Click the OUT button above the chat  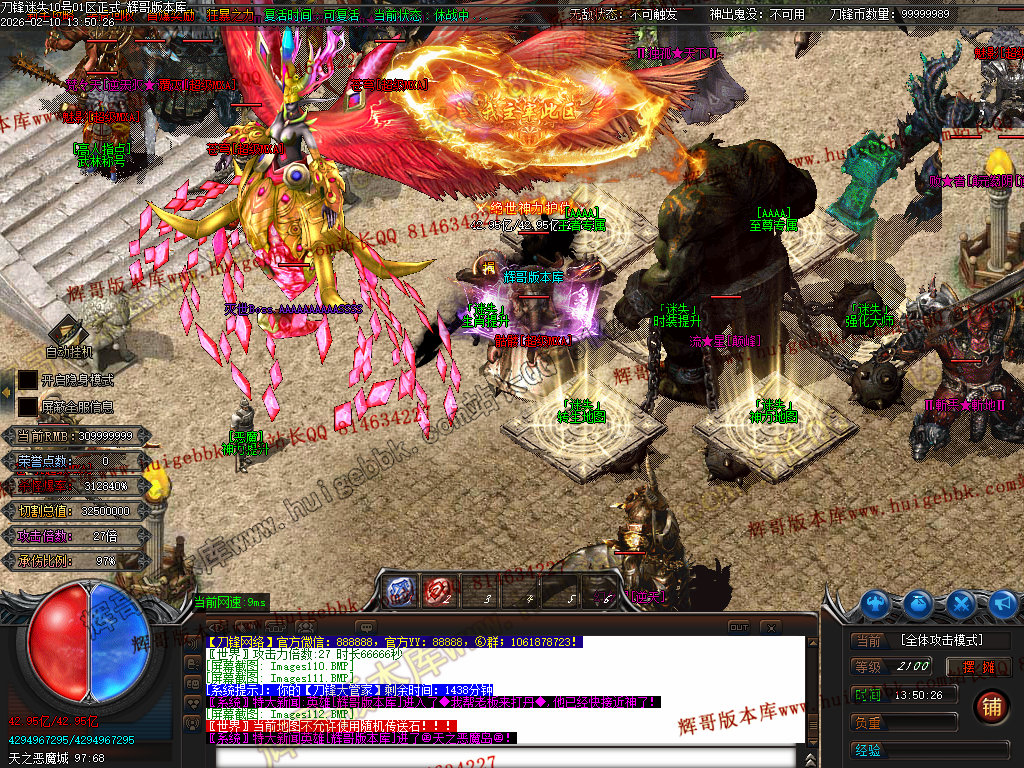click(738, 627)
